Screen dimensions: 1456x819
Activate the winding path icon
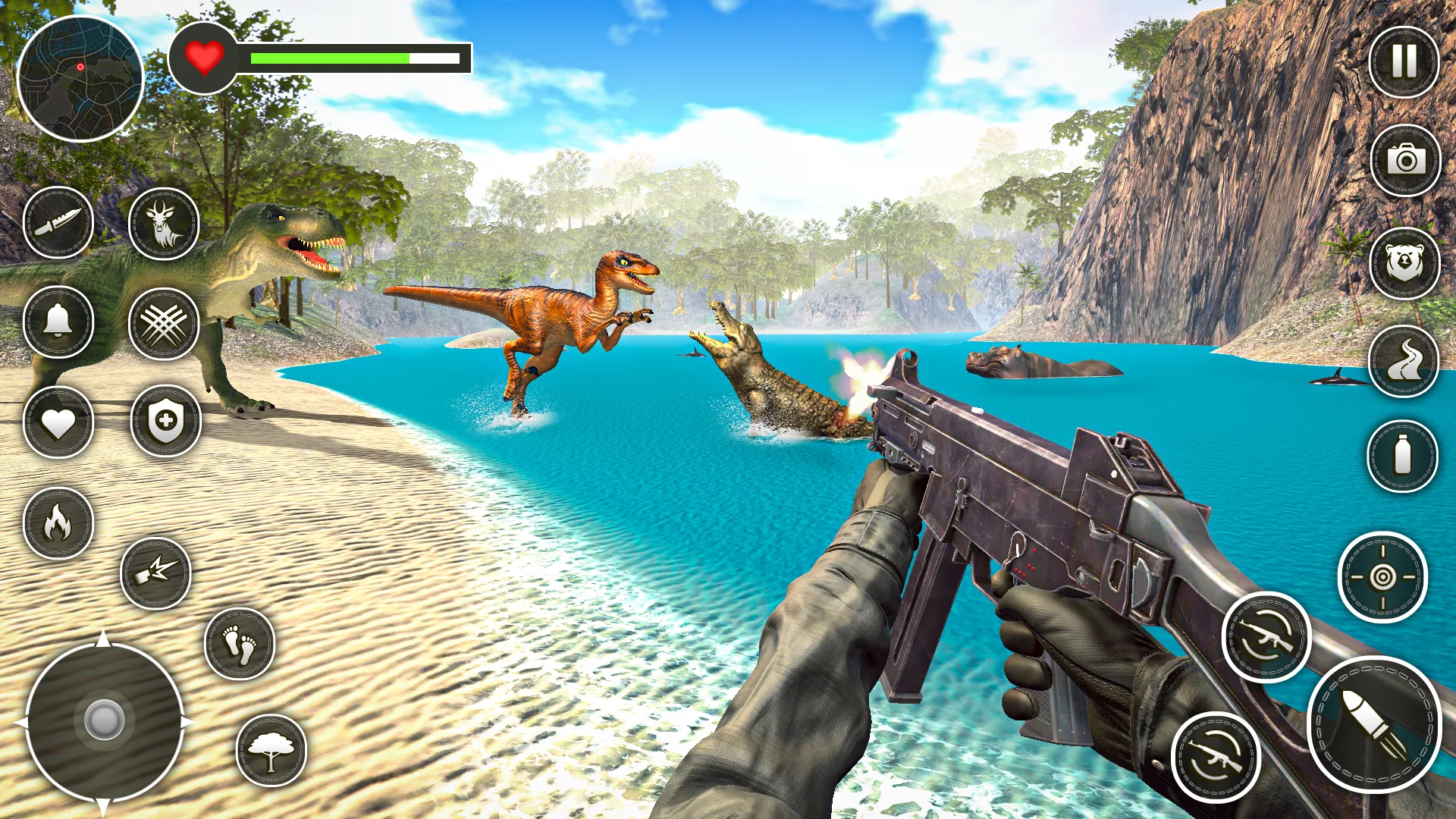pos(1403,361)
